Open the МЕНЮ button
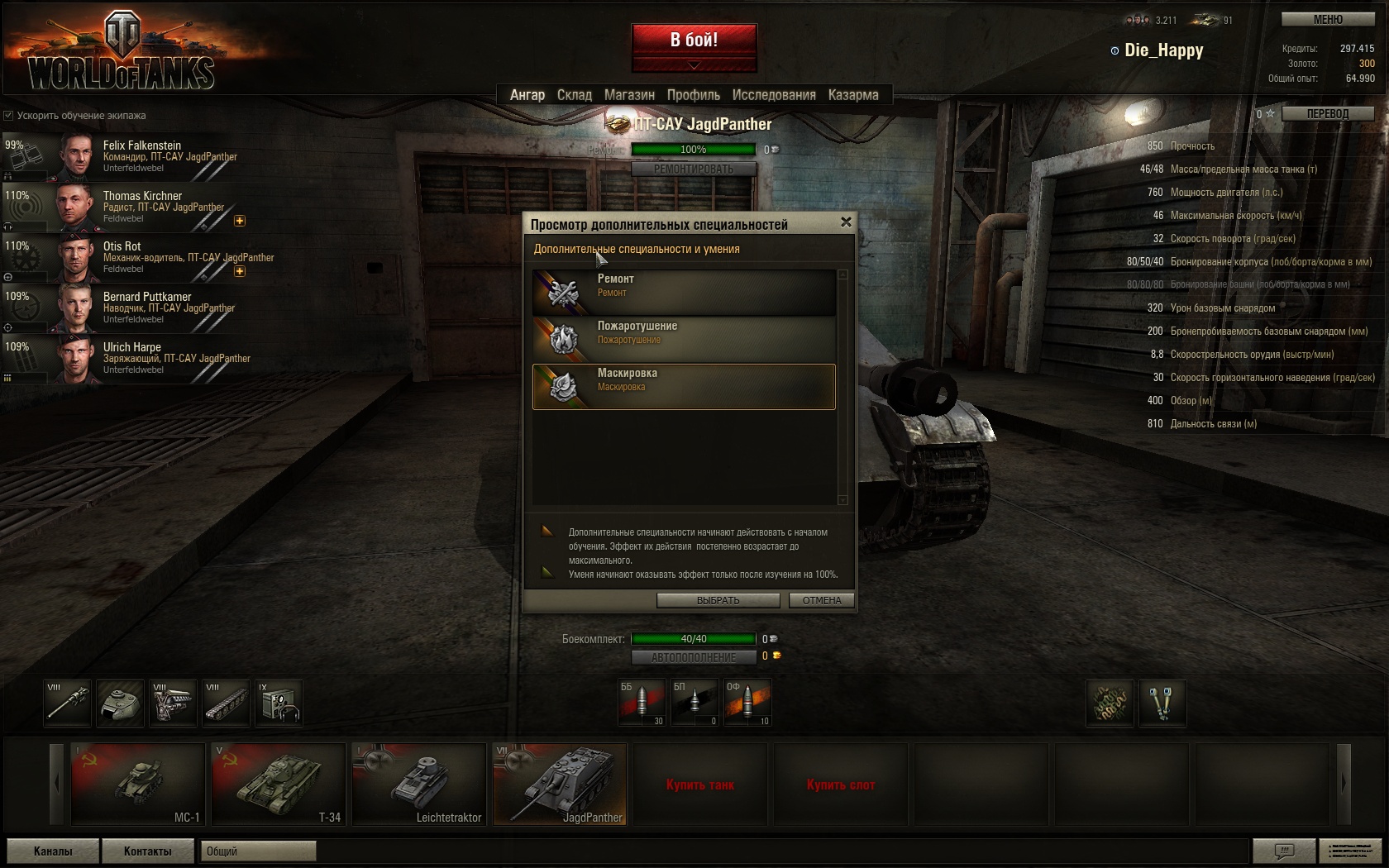 pyautogui.click(x=1328, y=19)
